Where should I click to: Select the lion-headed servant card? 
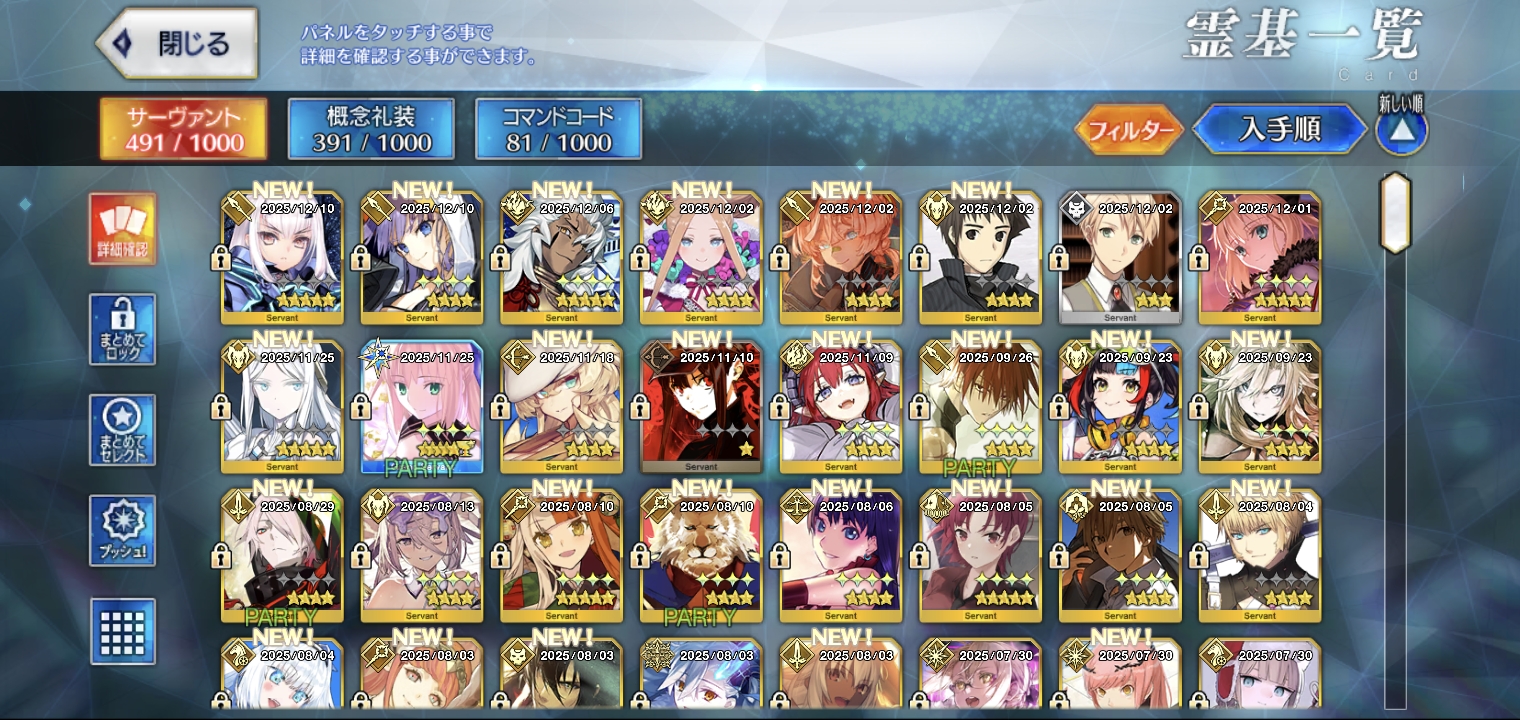(701, 555)
